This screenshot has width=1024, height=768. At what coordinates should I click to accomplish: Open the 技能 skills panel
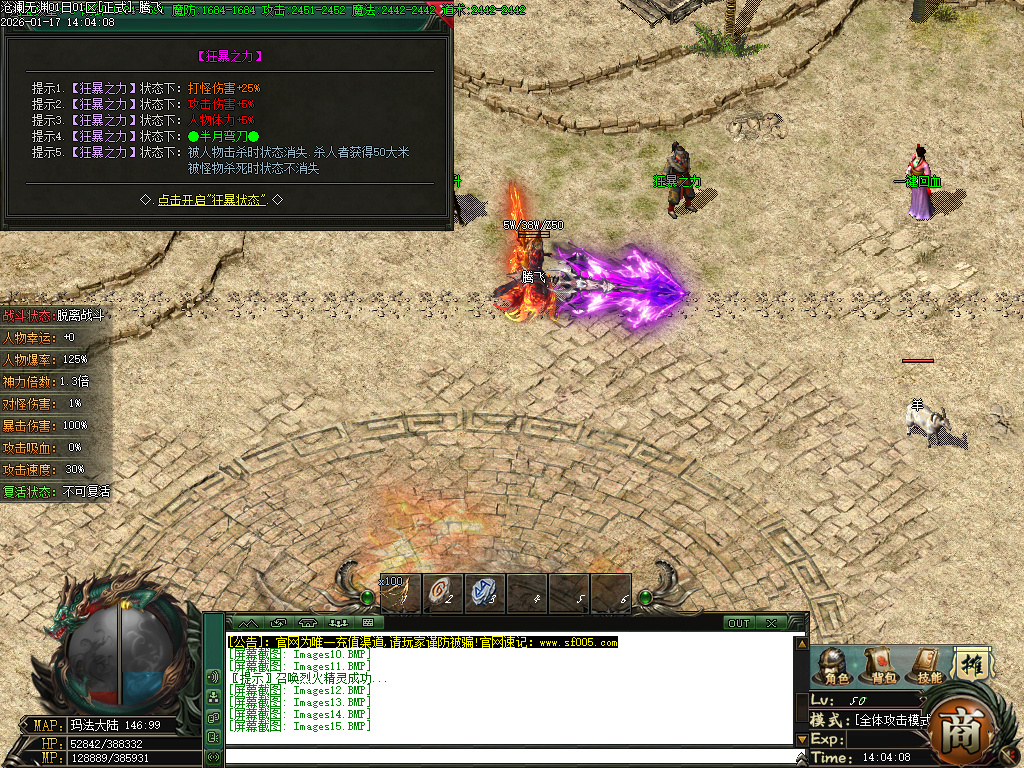click(x=928, y=665)
